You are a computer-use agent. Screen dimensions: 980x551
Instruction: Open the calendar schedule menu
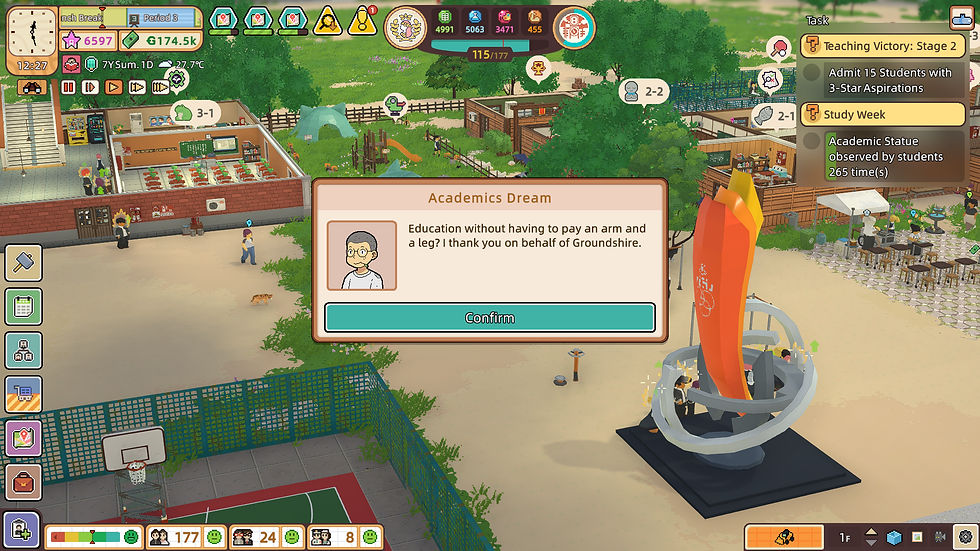pyautogui.click(x=23, y=306)
